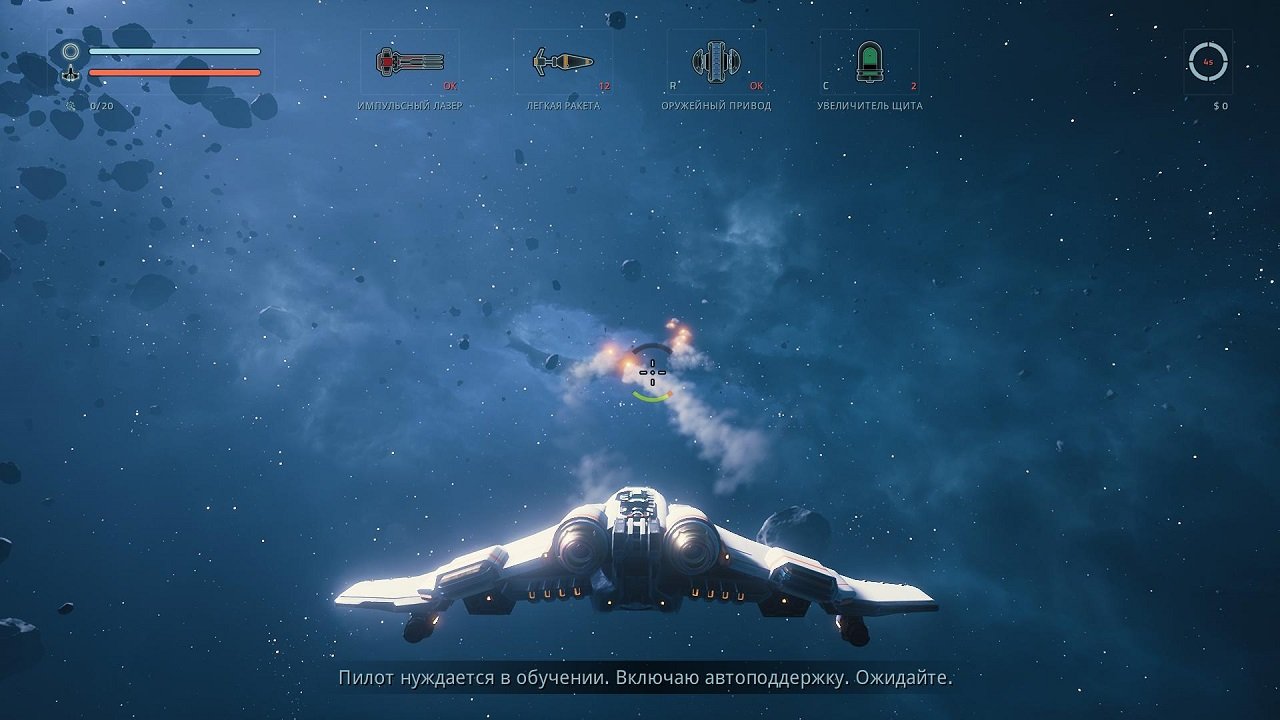Click the red ammo count 12 for rockets
Image resolution: width=1280 pixels, height=720 pixels.
tap(604, 87)
